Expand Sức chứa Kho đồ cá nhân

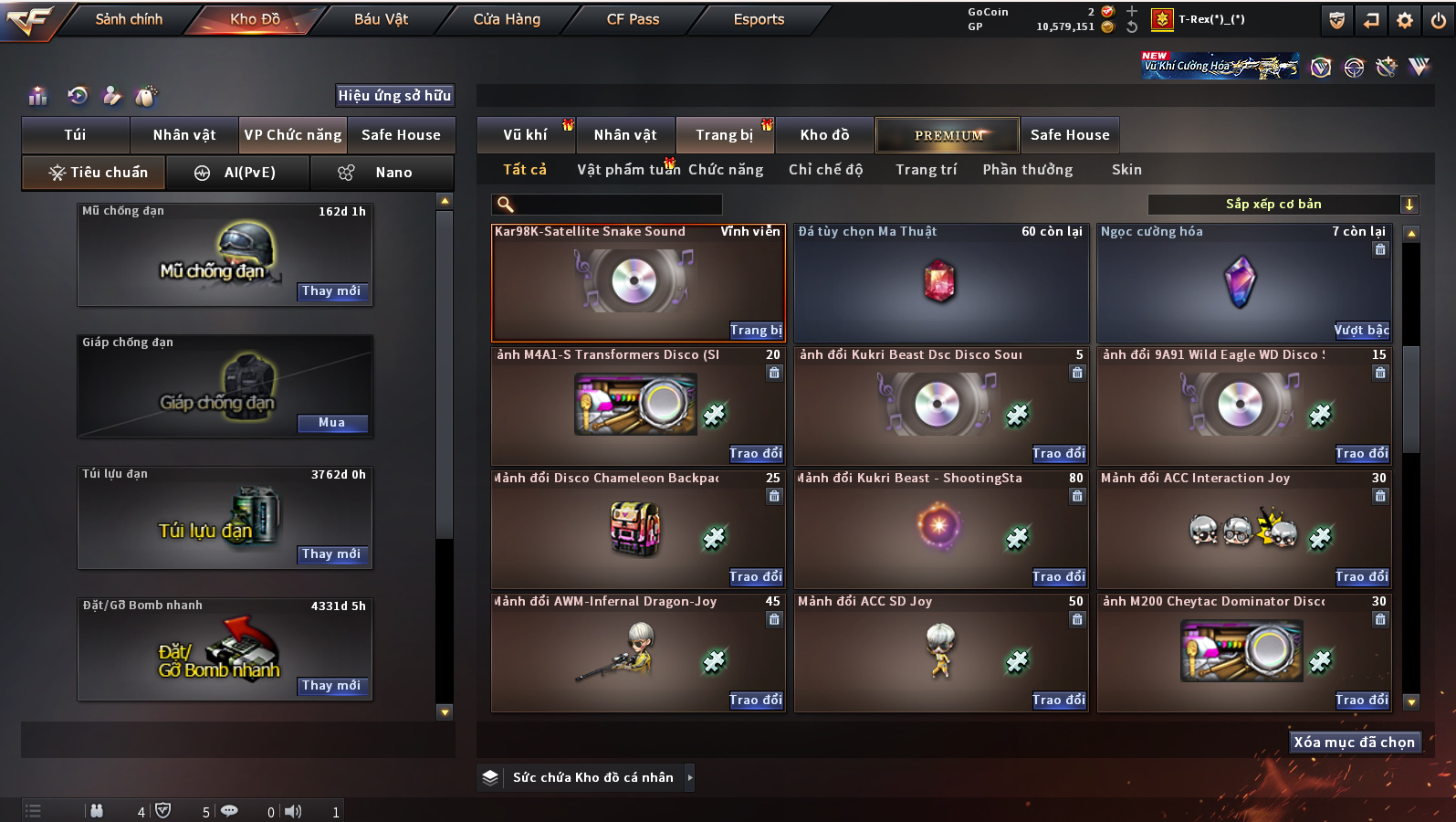(x=593, y=778)
